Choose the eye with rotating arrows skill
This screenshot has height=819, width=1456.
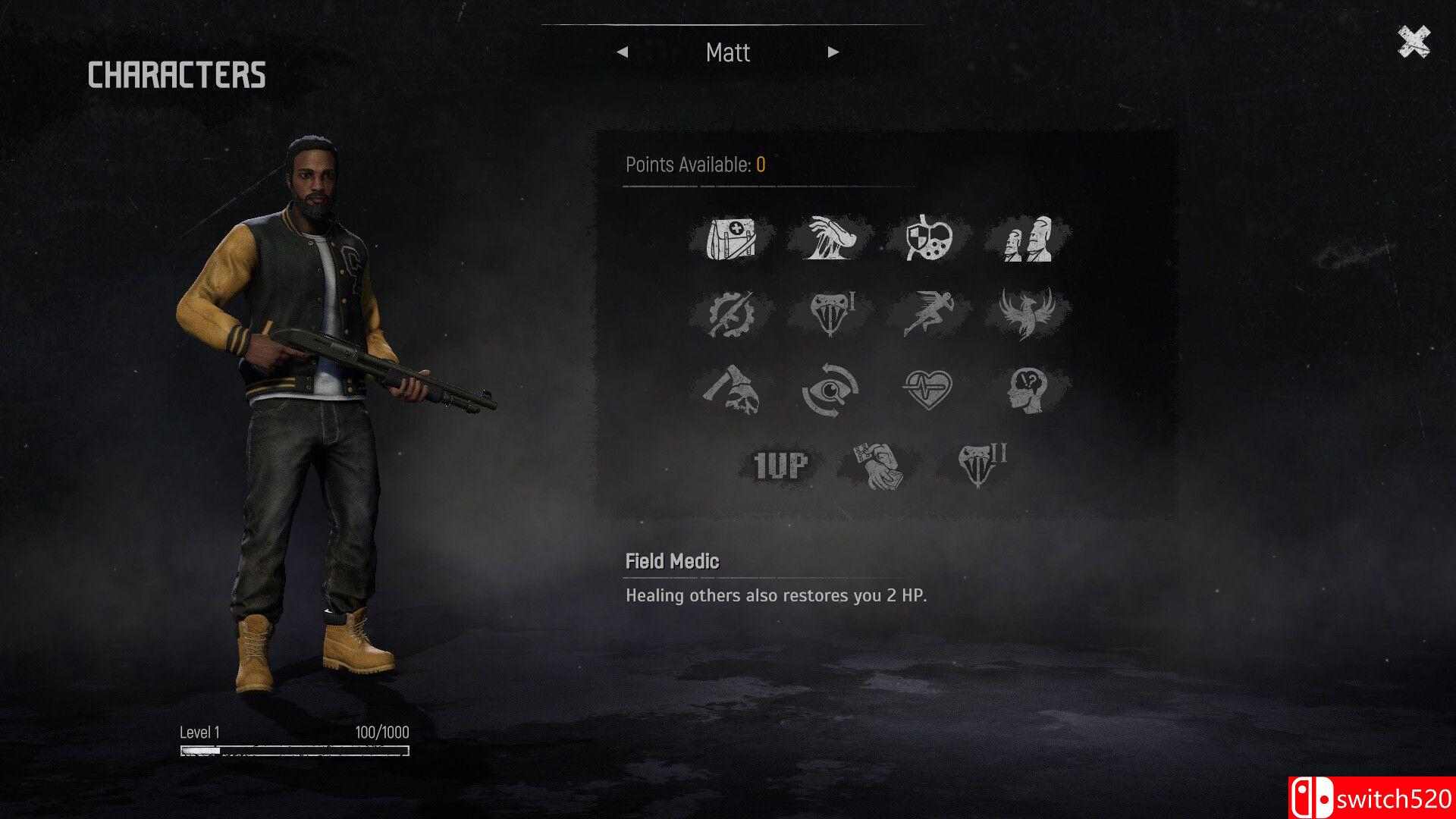tap(830, 389)
